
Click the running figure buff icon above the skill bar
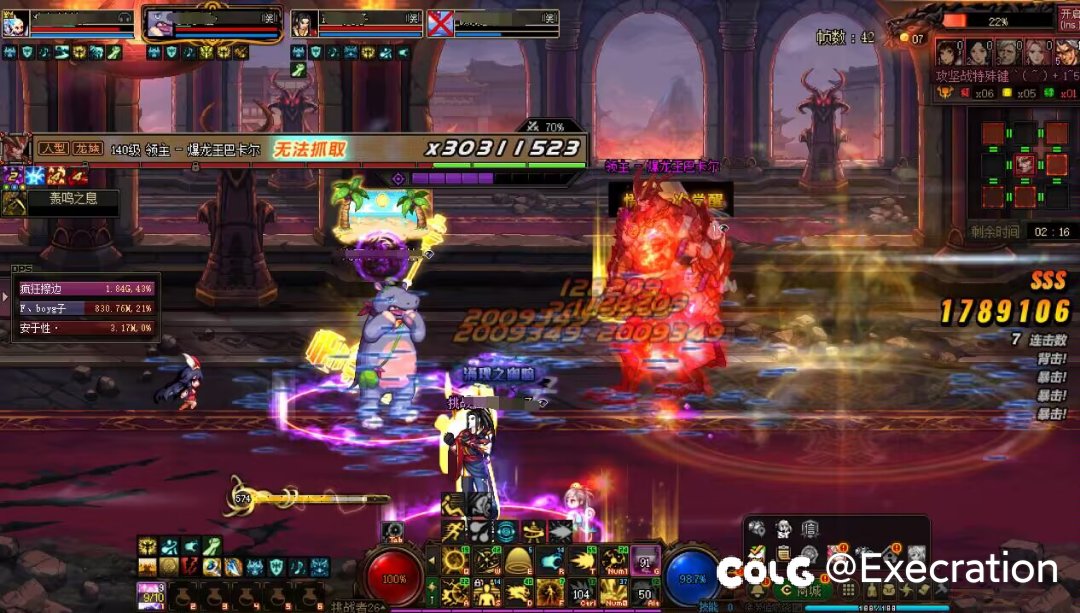455,531
